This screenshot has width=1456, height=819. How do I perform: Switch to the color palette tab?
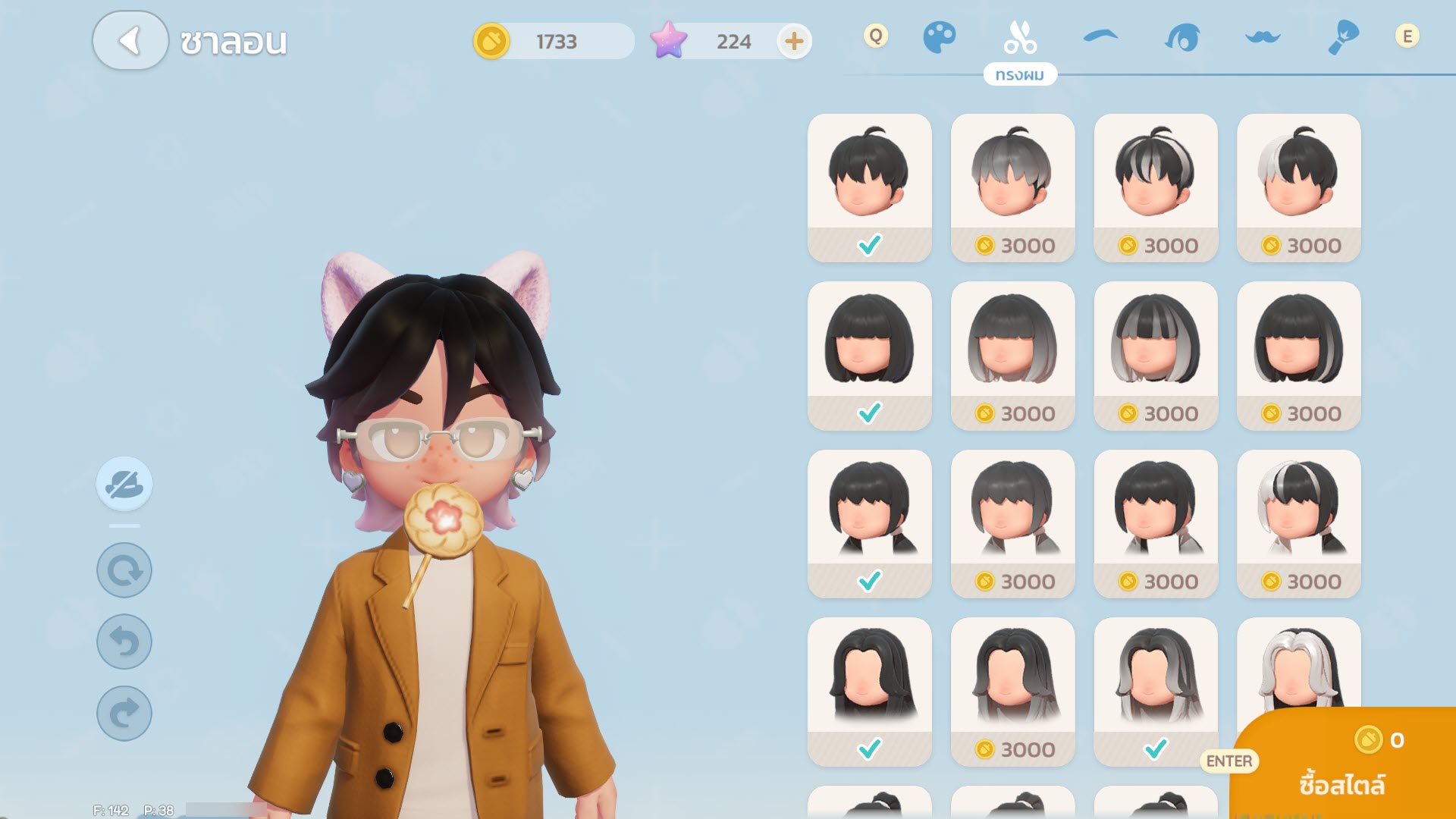(939, 37)
